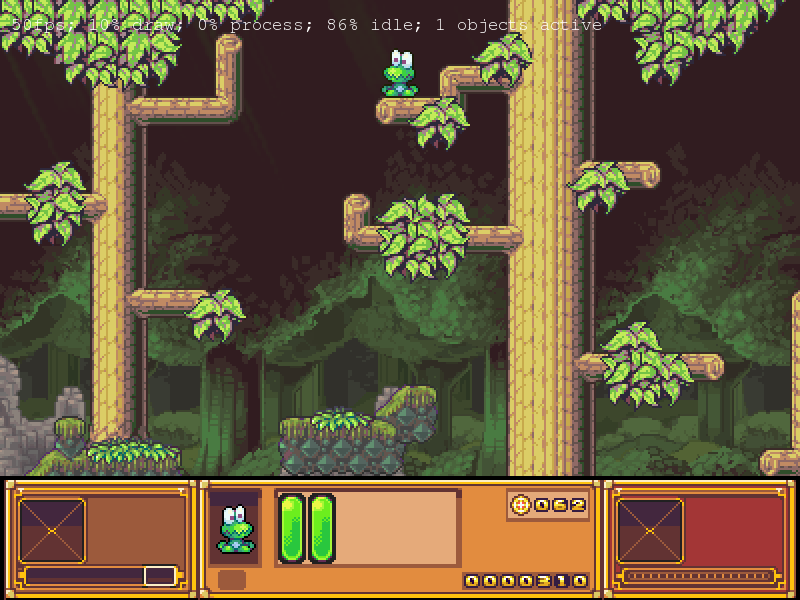Select the empty slot in the red panel
Screen dimensions: 800x600
point(649,530)
